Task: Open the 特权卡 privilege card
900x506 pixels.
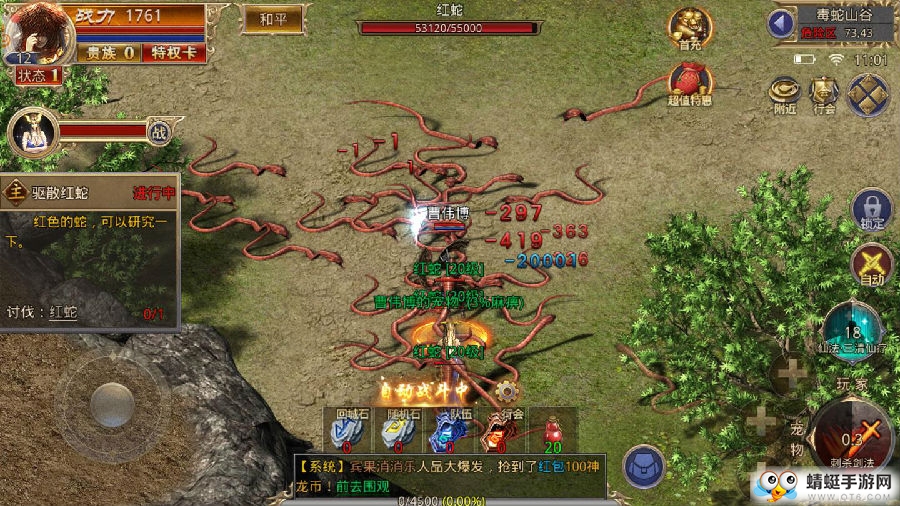Action: tap(175, 52)
